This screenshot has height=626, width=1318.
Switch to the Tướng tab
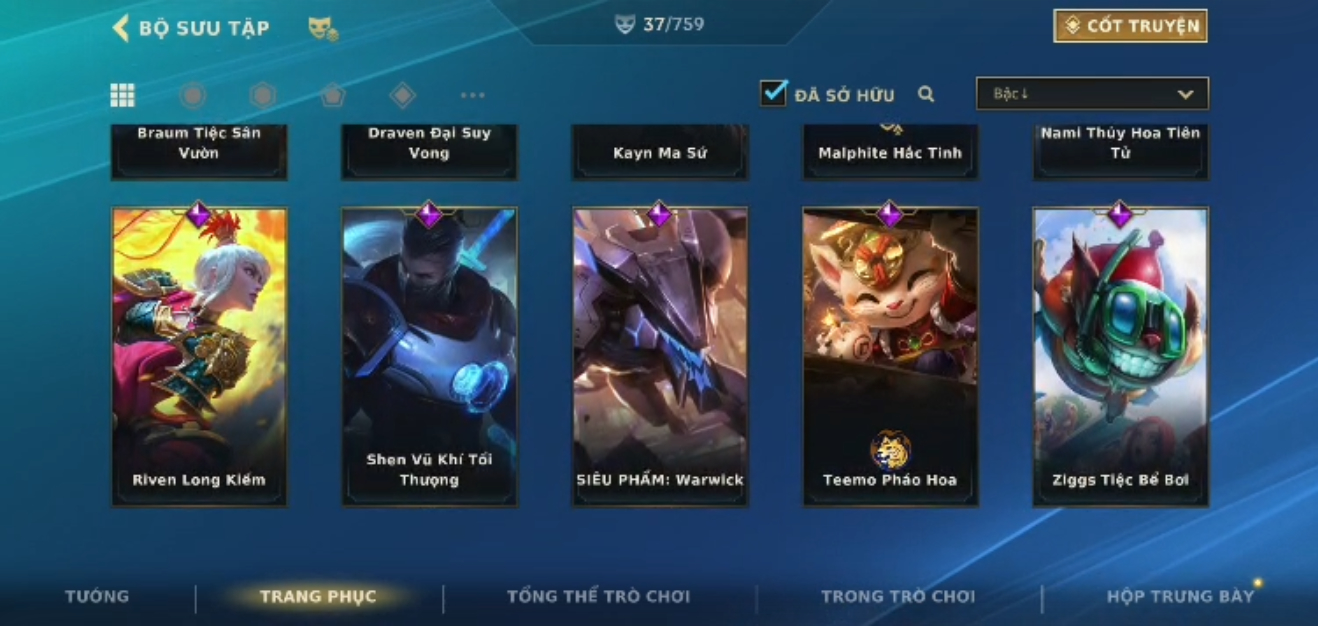(97, 596)
